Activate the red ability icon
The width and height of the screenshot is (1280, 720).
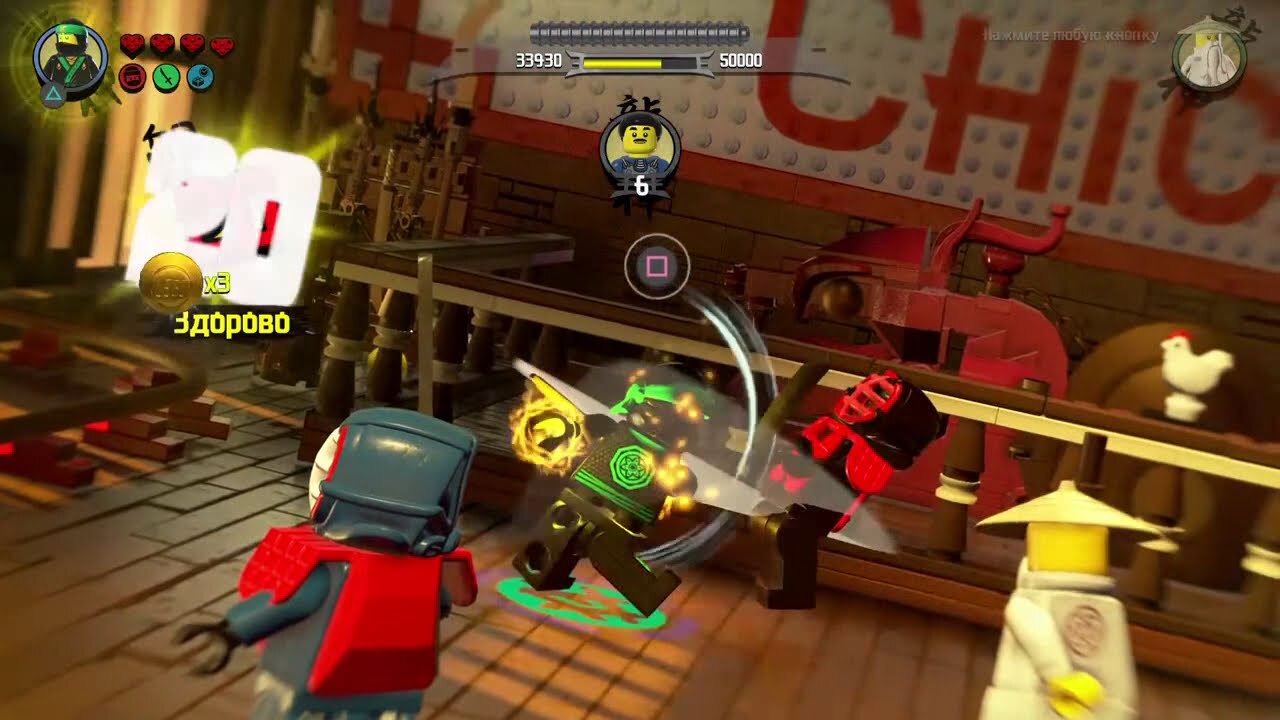click(132, 77)
